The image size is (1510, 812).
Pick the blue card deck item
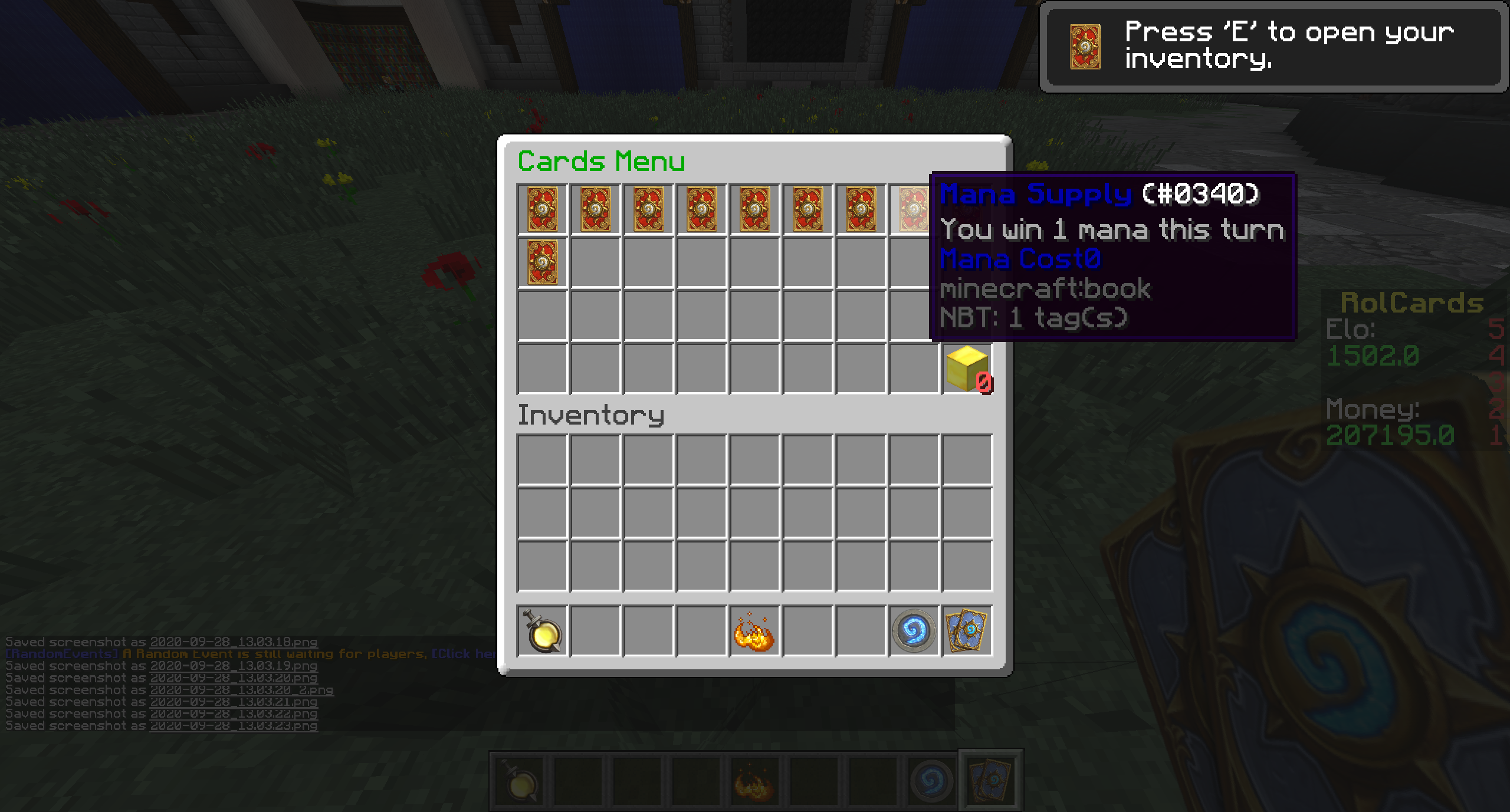point(967,631)
